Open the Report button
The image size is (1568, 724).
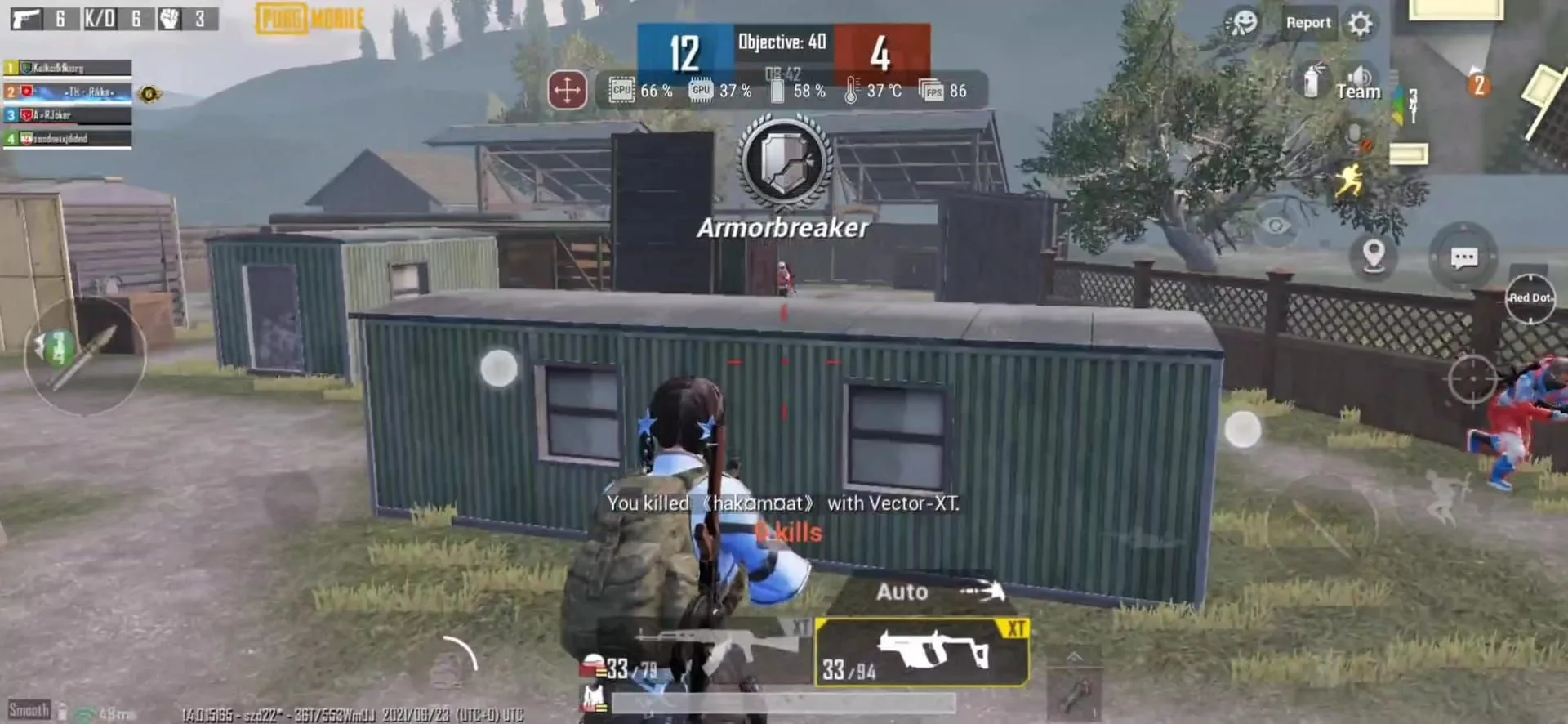(1307, 23)
